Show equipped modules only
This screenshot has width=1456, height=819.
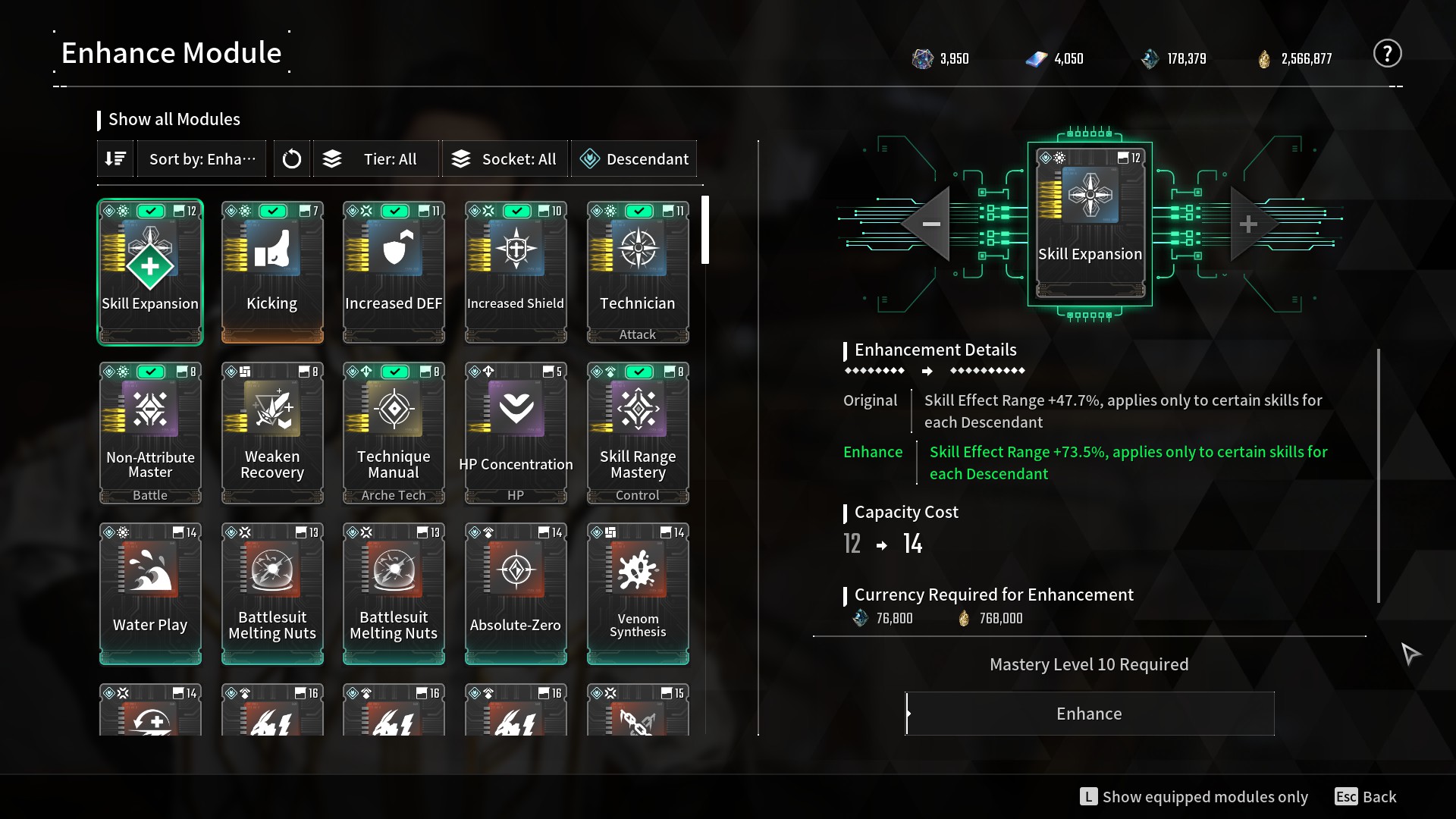pos(1194,797)
